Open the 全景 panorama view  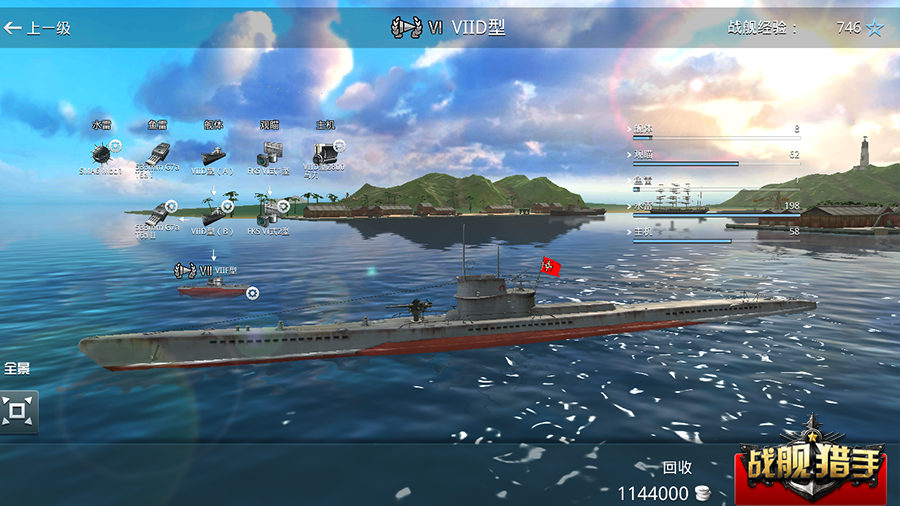point(18,408)
